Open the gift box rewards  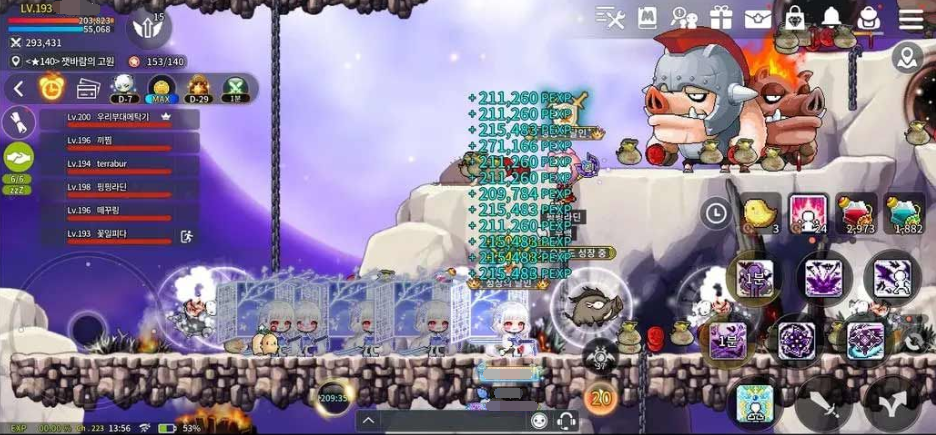tap(721, 18)
